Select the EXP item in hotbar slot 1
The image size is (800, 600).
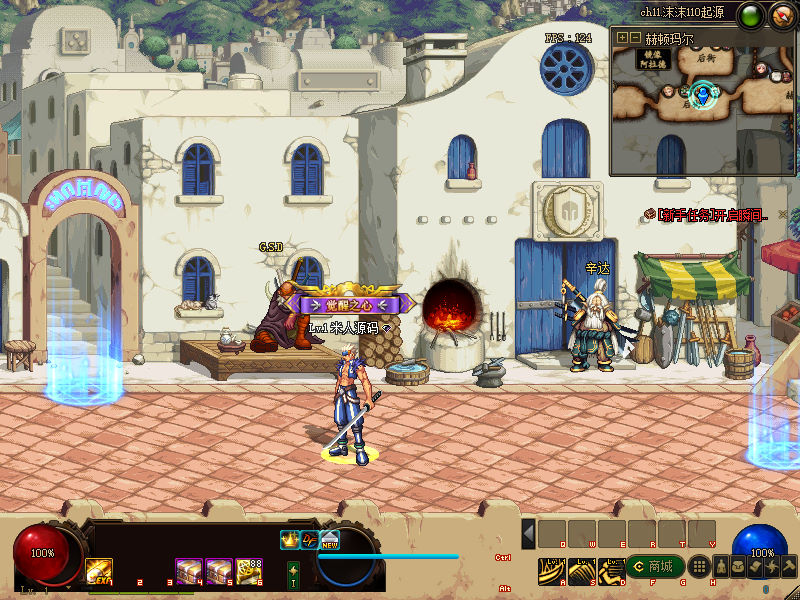point(99,571)
